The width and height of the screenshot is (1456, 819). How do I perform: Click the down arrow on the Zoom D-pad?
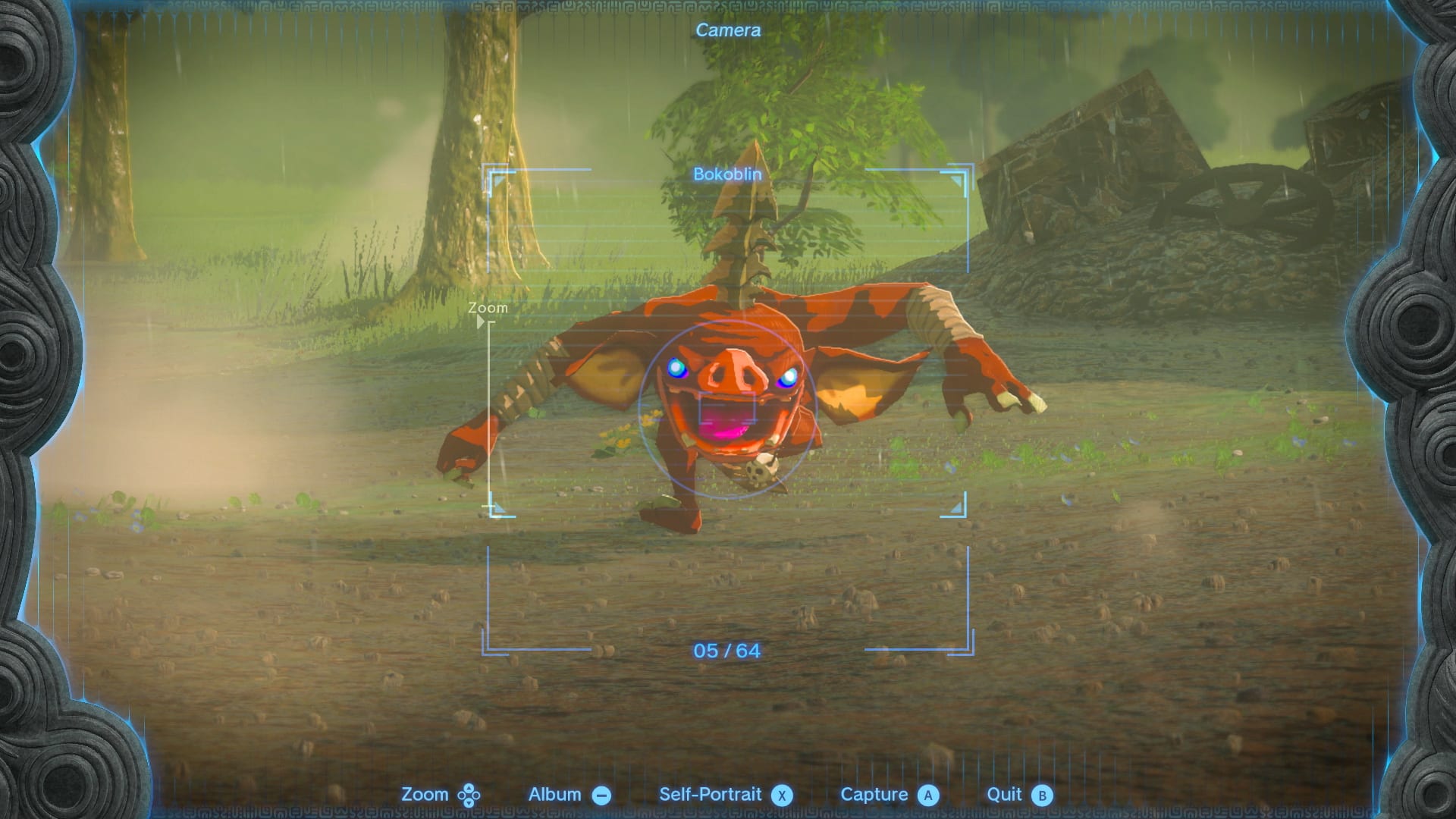pos(470,802)
